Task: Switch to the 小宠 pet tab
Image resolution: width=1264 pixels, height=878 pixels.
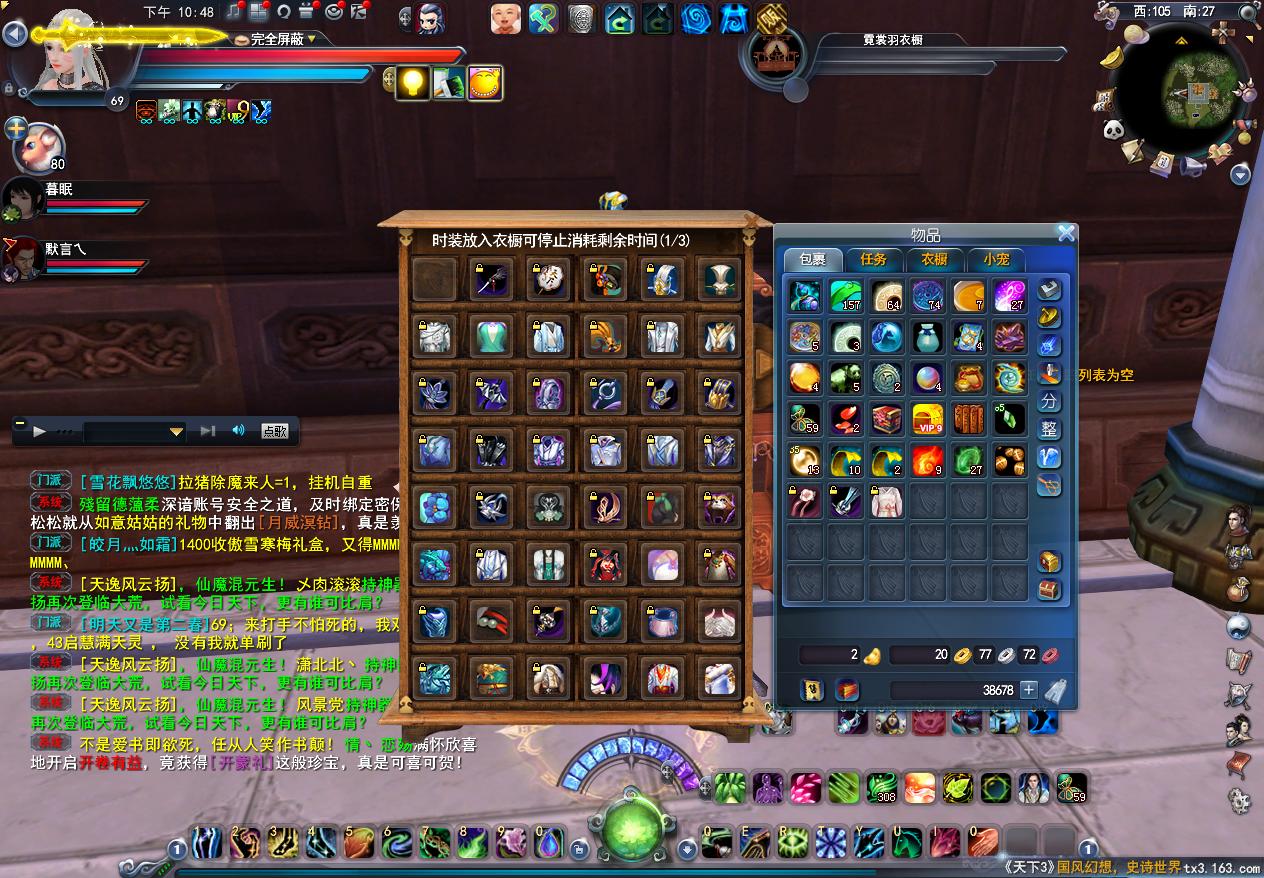Action: point(995,259)
